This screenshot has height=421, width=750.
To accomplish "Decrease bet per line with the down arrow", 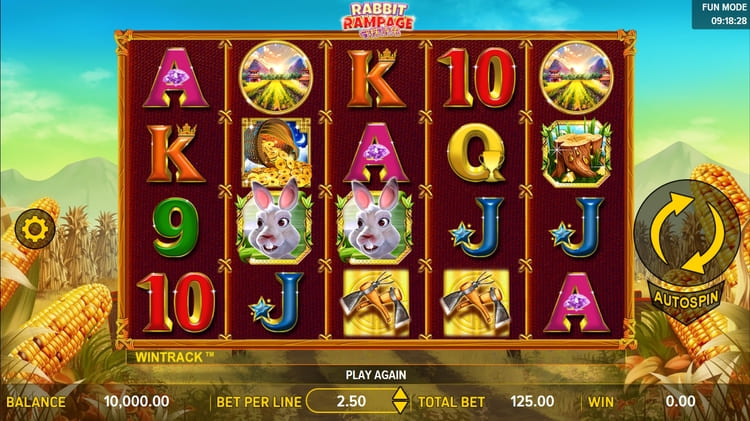I will tap(400, 408).
